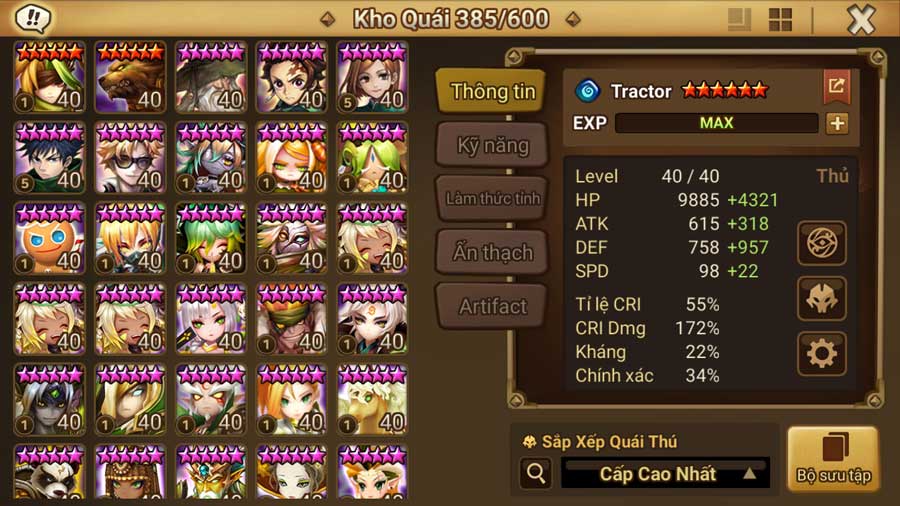
Task: Click the magnifying glass search button
Action: 535,474
